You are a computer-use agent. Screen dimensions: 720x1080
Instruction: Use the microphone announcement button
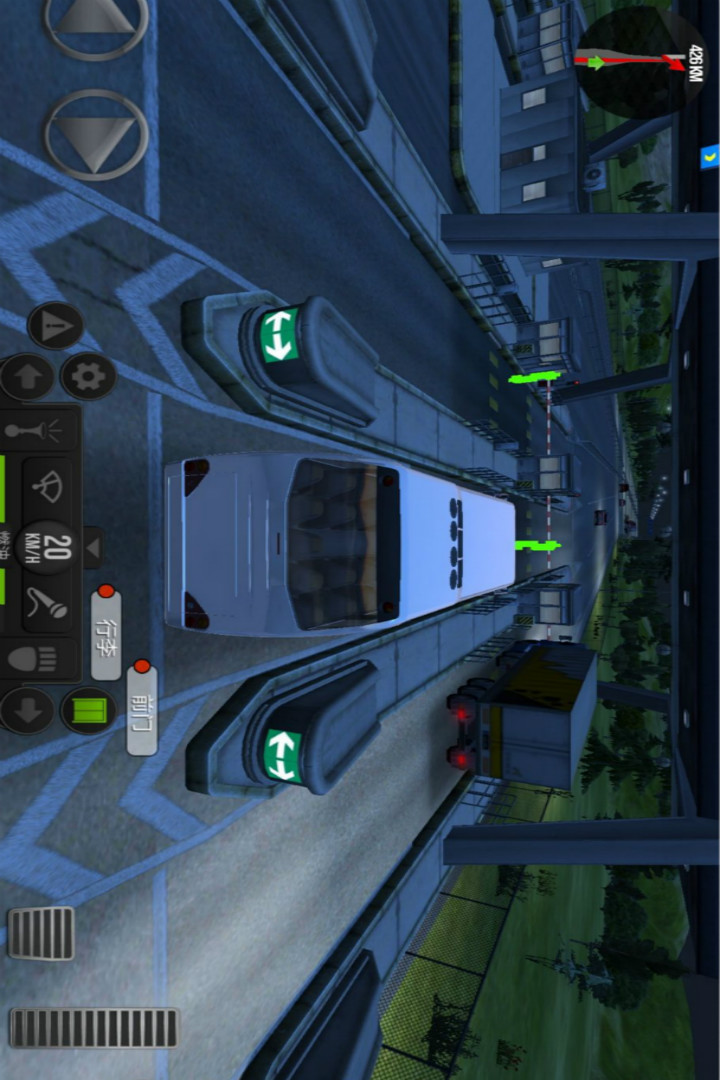pos(47,602)
